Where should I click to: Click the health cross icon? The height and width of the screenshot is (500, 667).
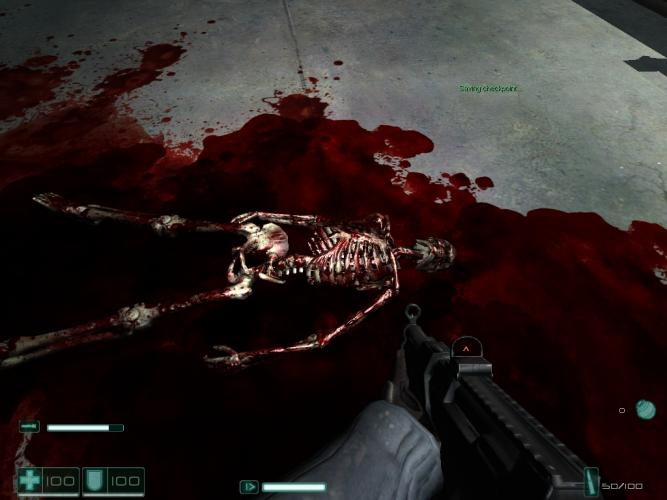(x=31, y=481)
